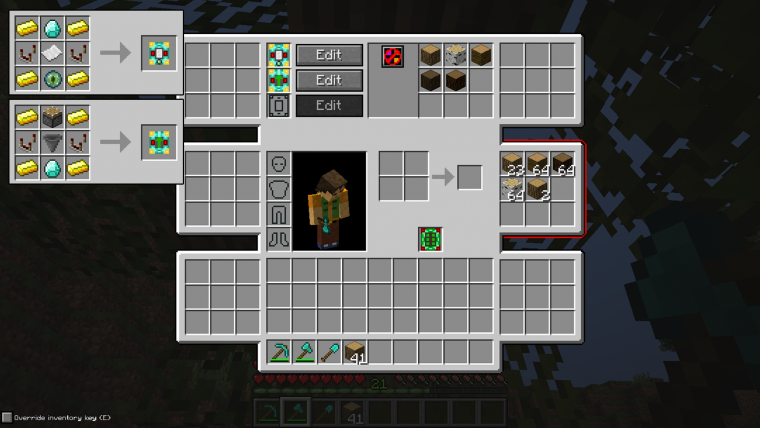Image resolution: width=760 pixels, height=428 pixels.
Task: Pick the birch log stack of 64
Action: click(513, 189)
